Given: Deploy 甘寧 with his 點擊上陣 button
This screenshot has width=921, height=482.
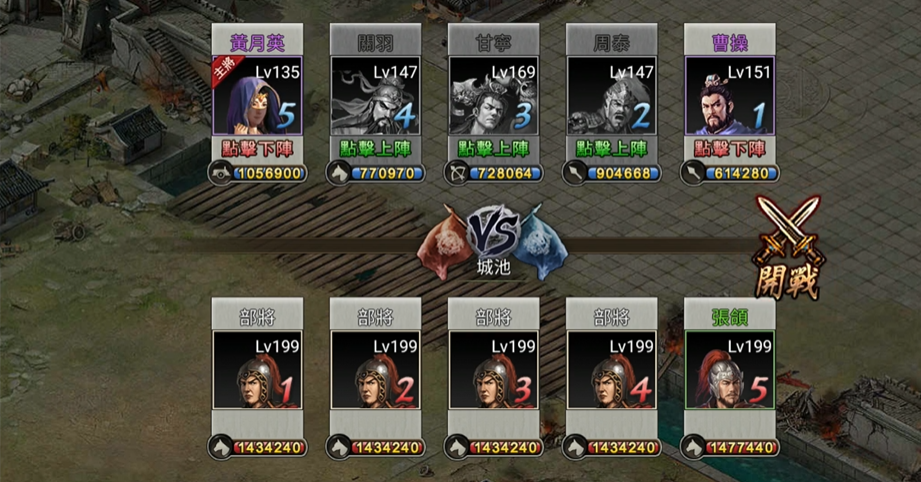Looking at the screenshot, I should [493, 148].
